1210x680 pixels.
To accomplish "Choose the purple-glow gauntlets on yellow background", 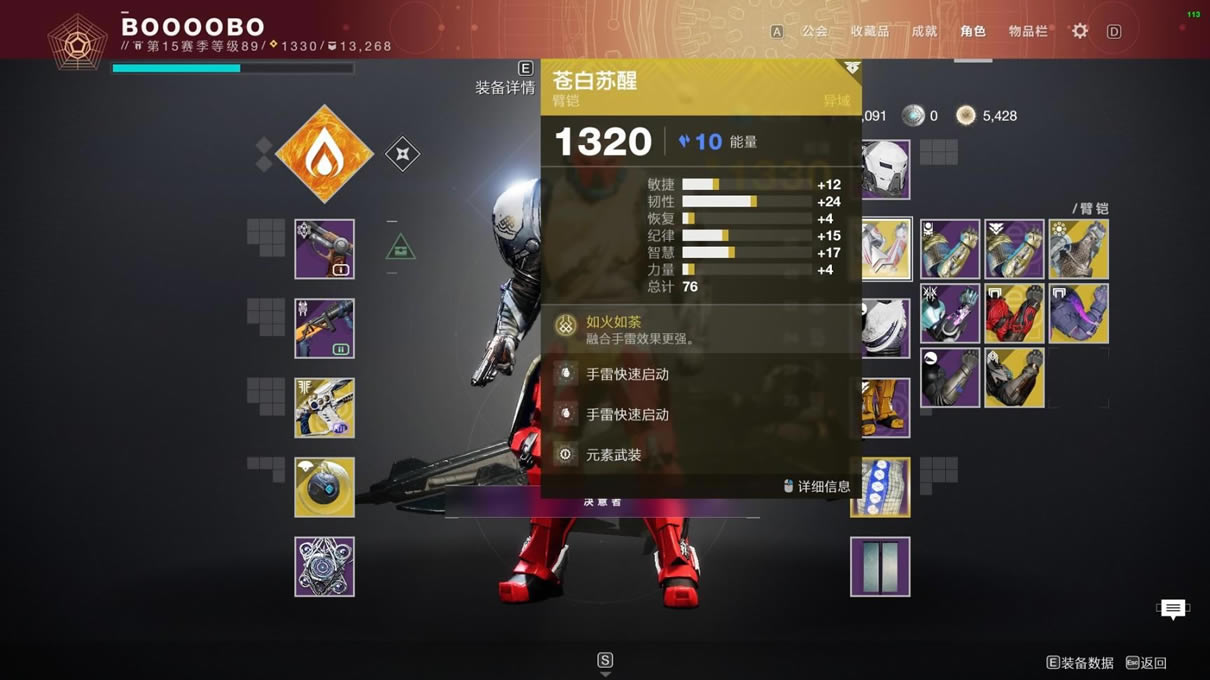I will [x=1078, y=314].
